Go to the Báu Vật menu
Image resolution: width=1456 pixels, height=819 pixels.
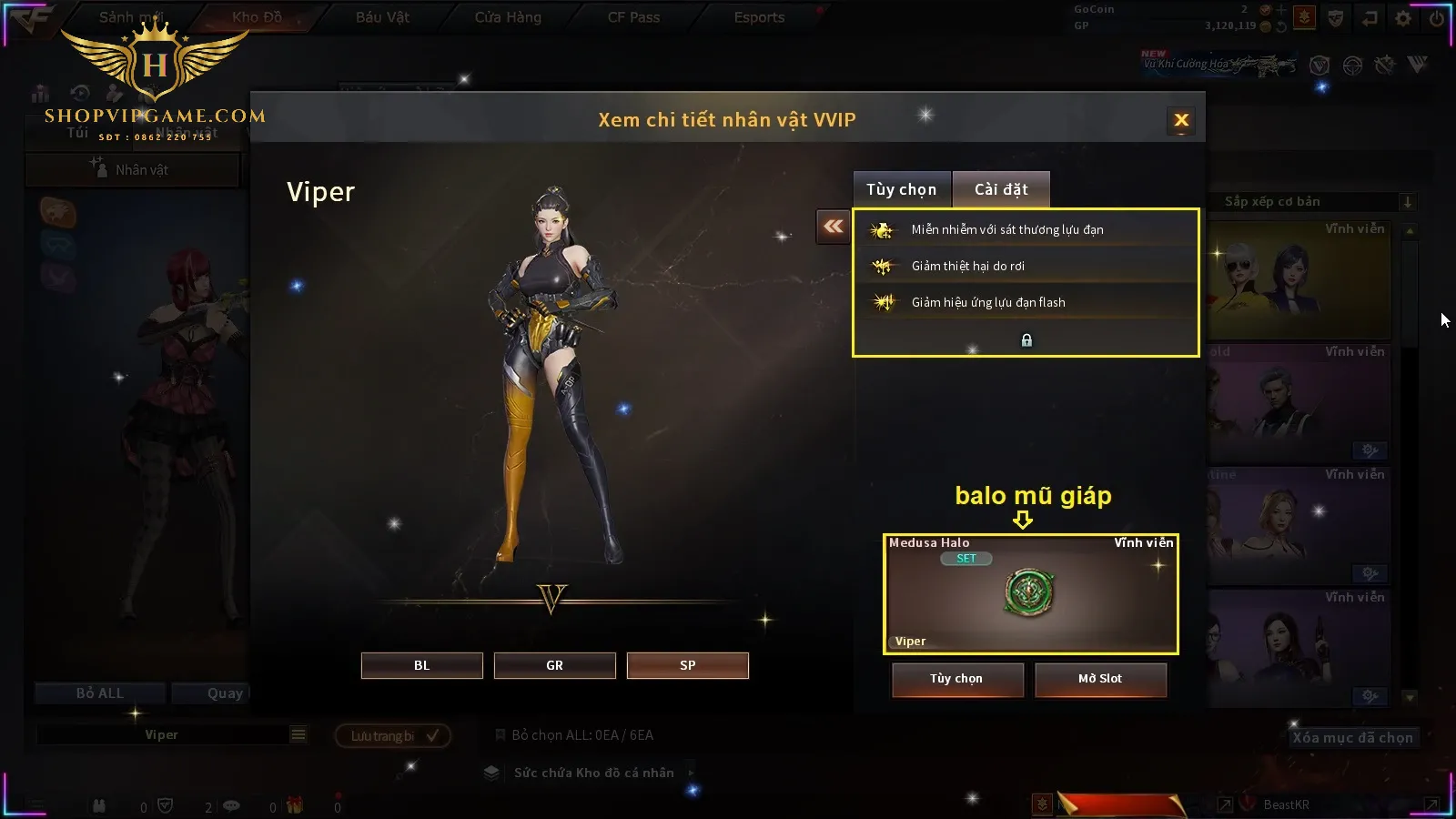click(x=382, y=17)
